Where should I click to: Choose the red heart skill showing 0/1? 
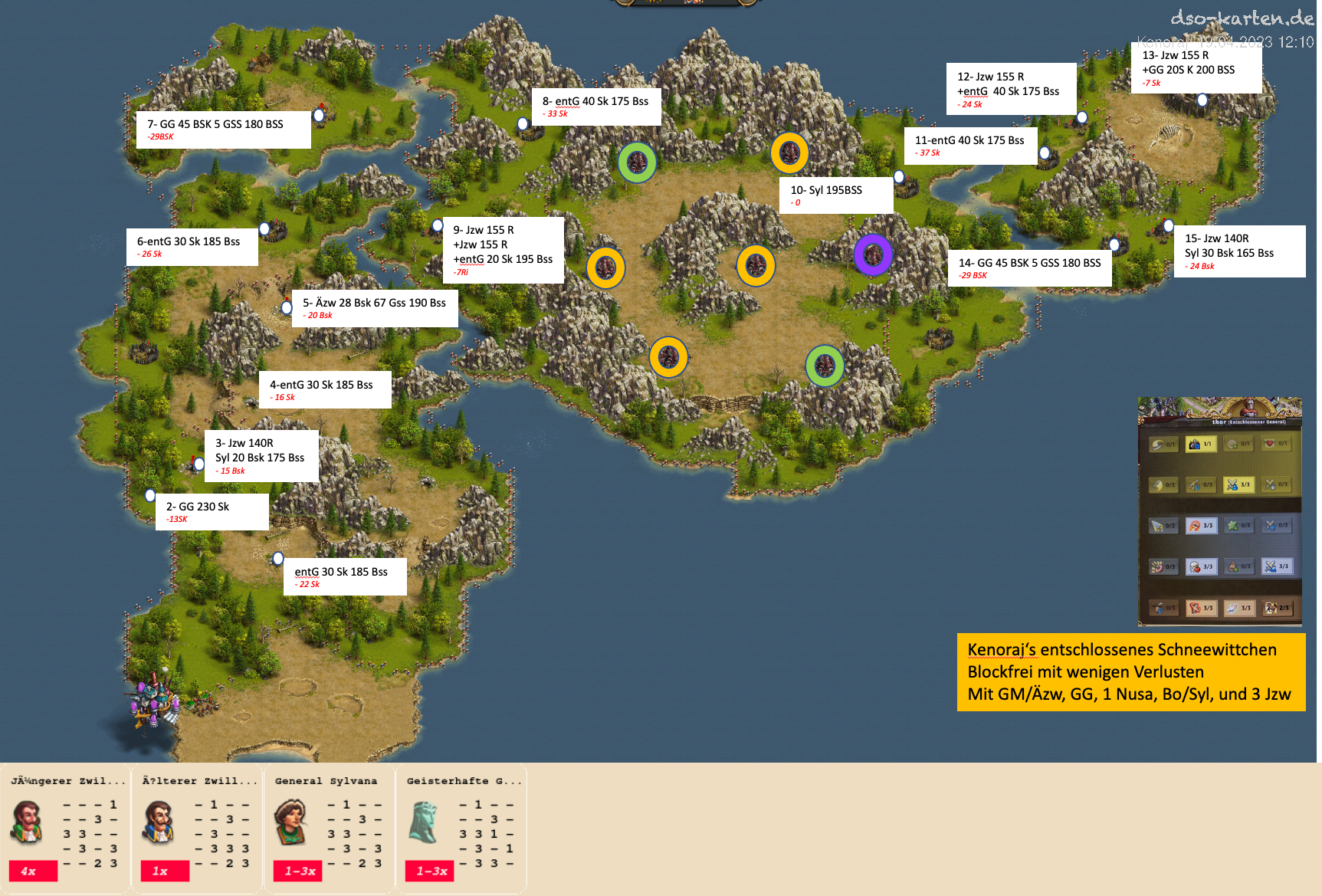(x=1276, y=444)
